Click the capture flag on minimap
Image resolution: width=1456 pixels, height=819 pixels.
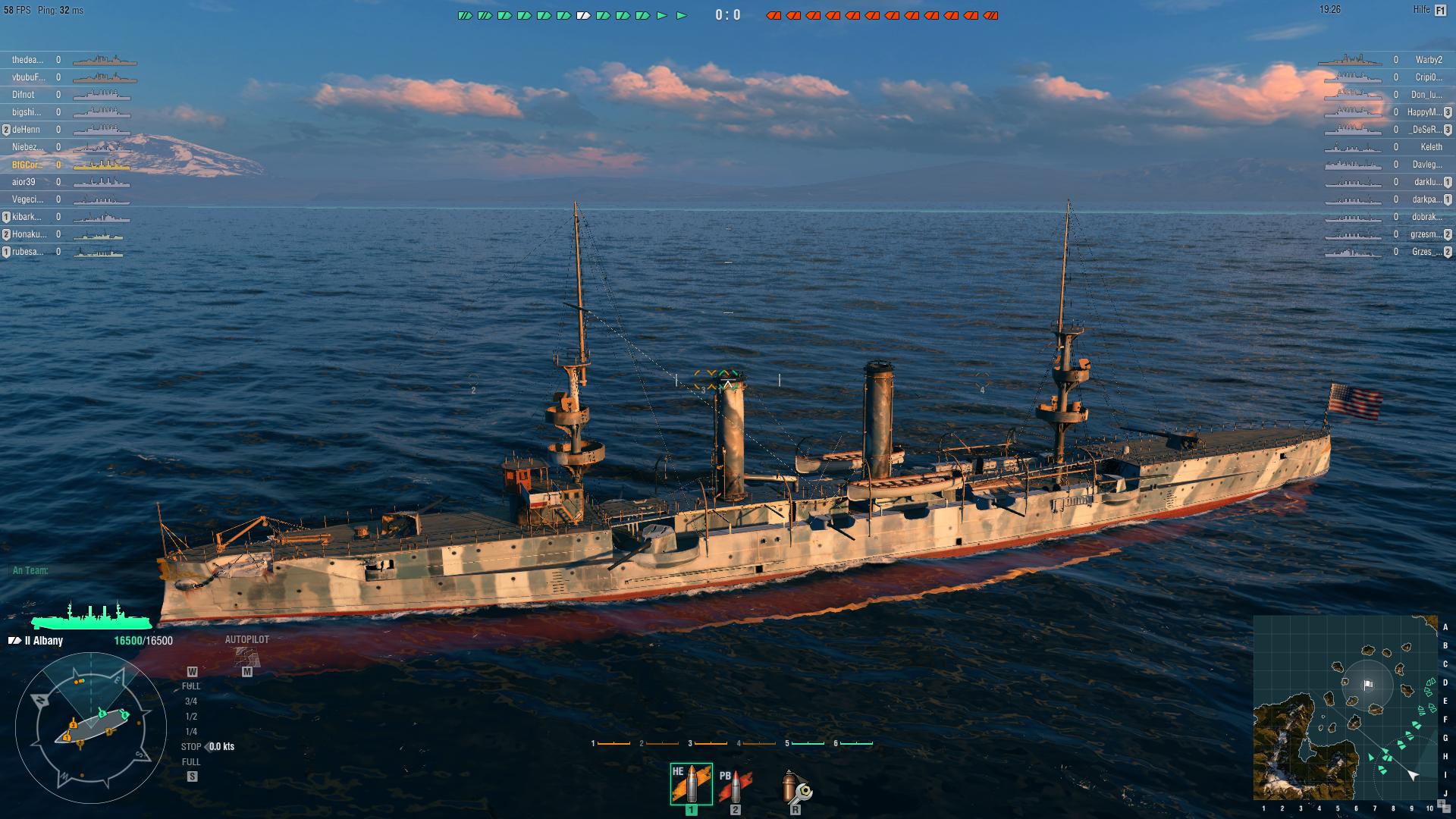(x=1368, y=685)
